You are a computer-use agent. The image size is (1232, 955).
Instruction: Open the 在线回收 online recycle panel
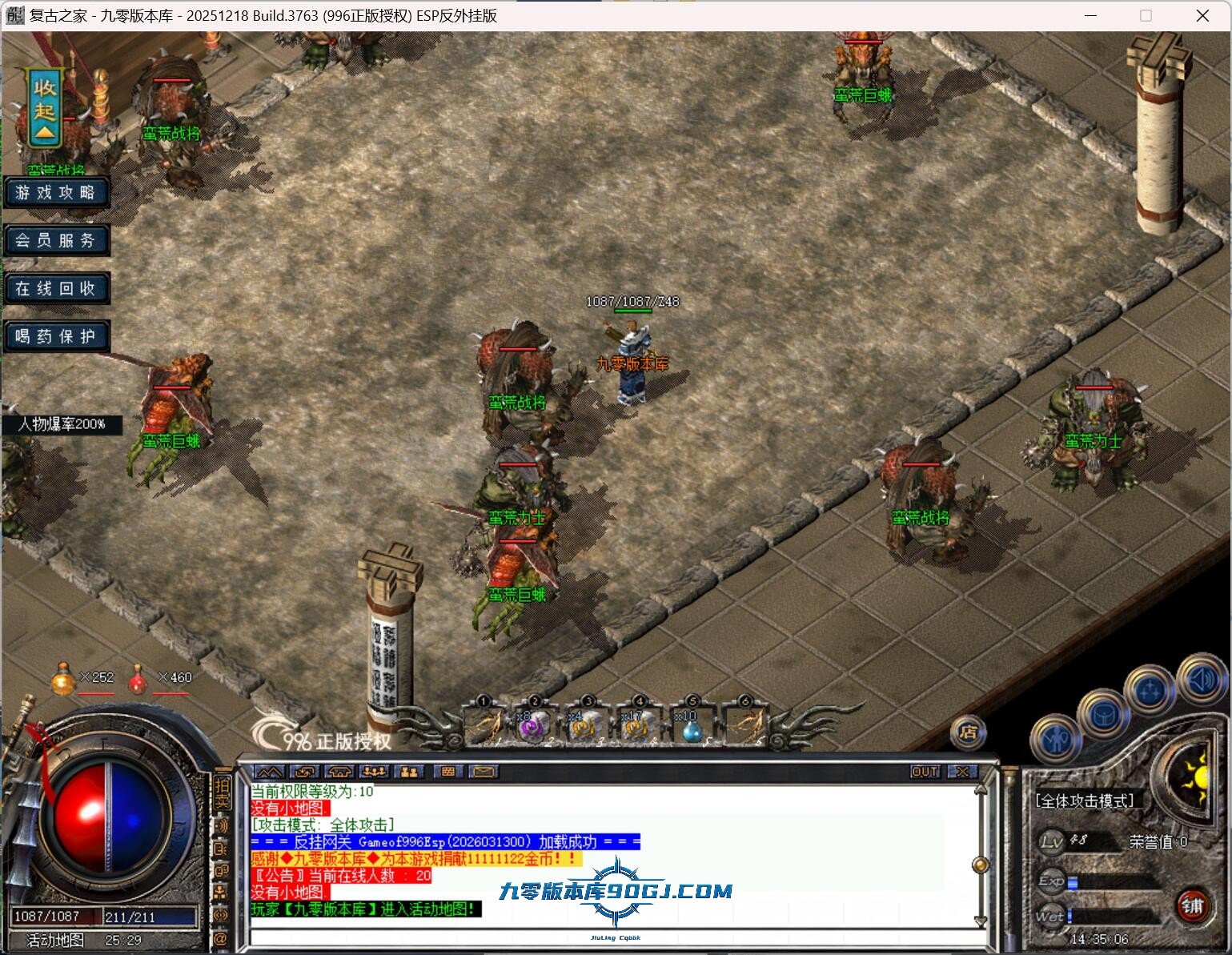(x=55, y=288)
